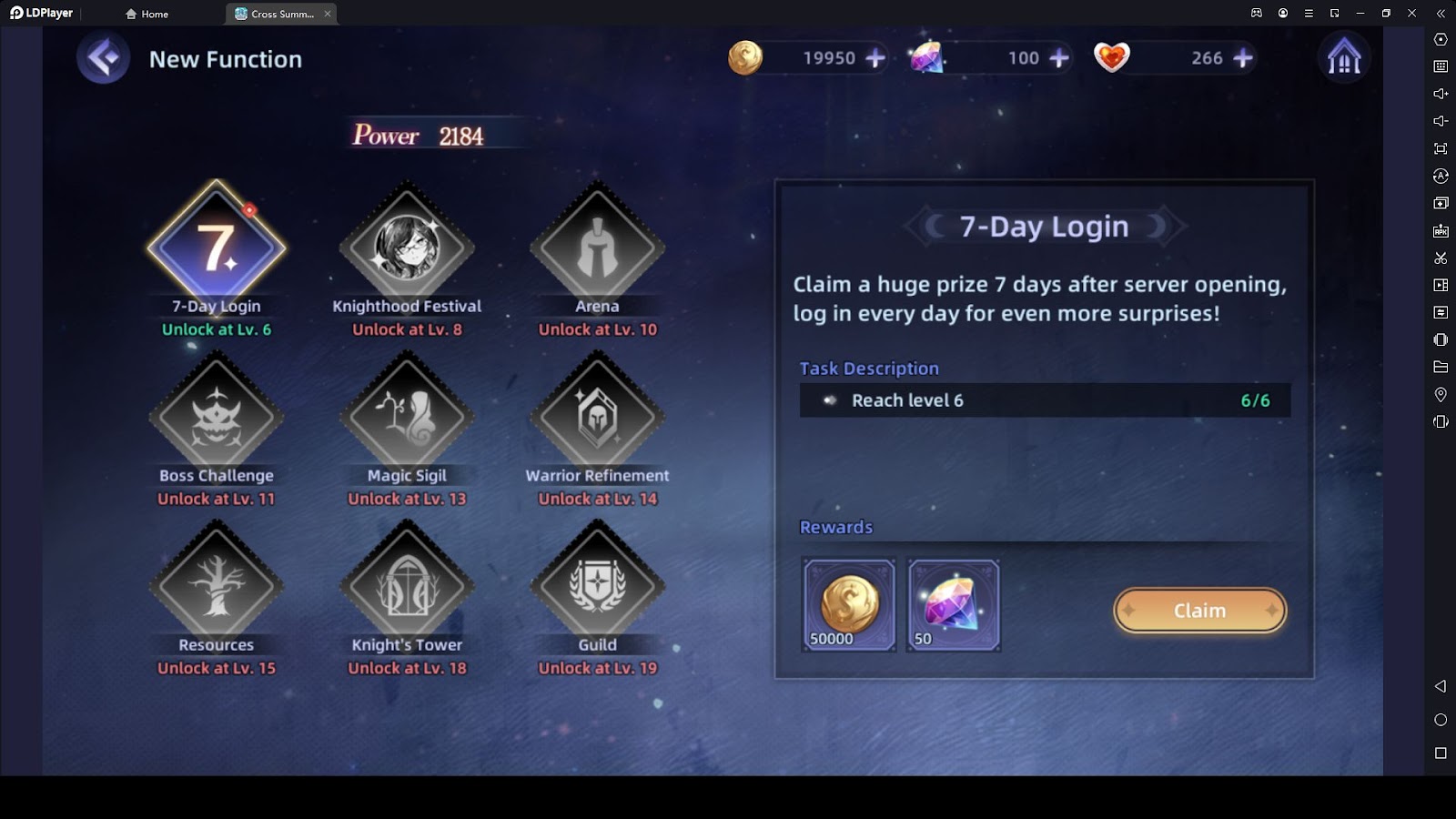Close the Cross Summoner tab
Screen dimensions: 1456x819
pos(328,14)
